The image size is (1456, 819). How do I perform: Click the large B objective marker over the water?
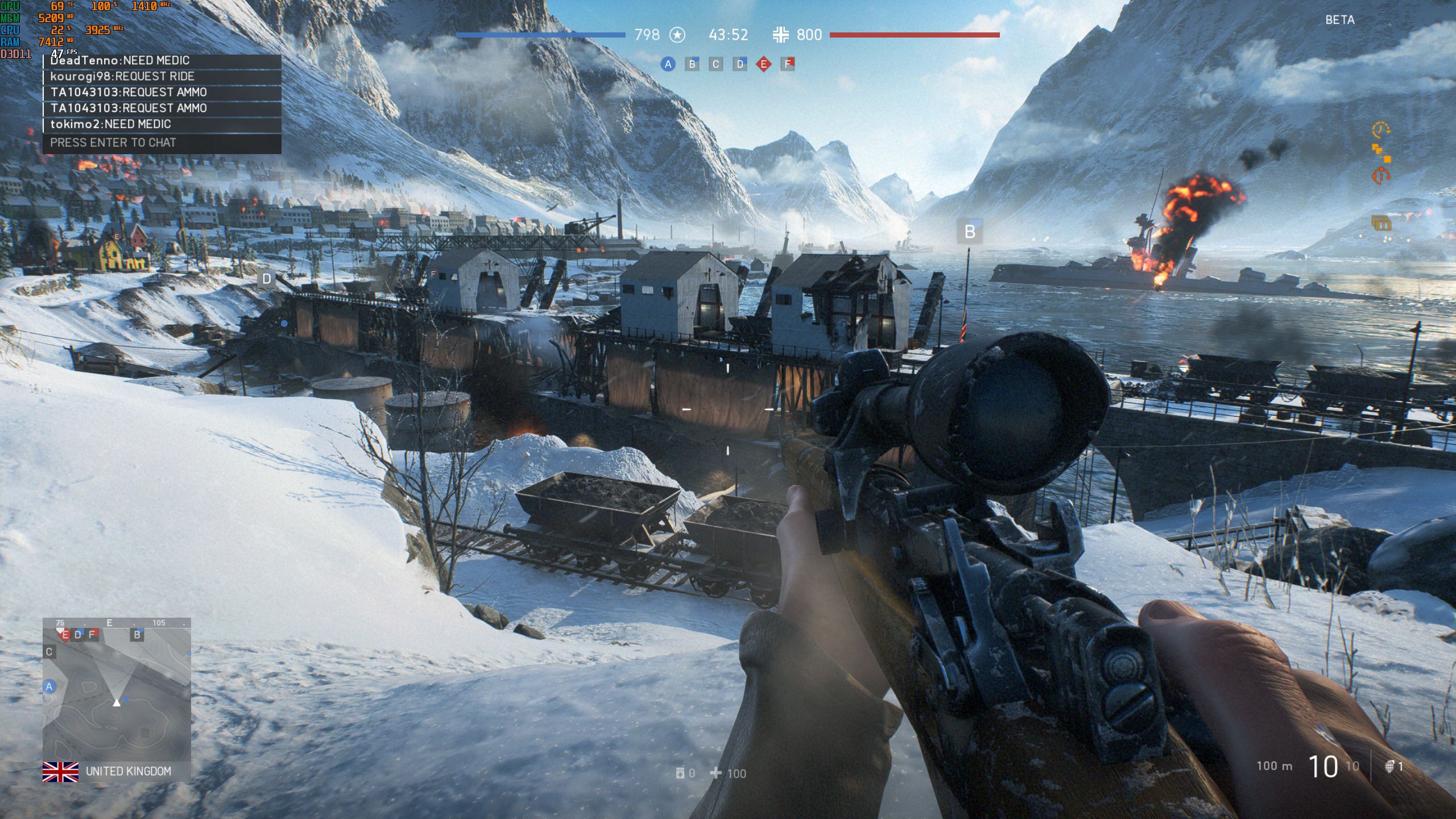[970, 232]
